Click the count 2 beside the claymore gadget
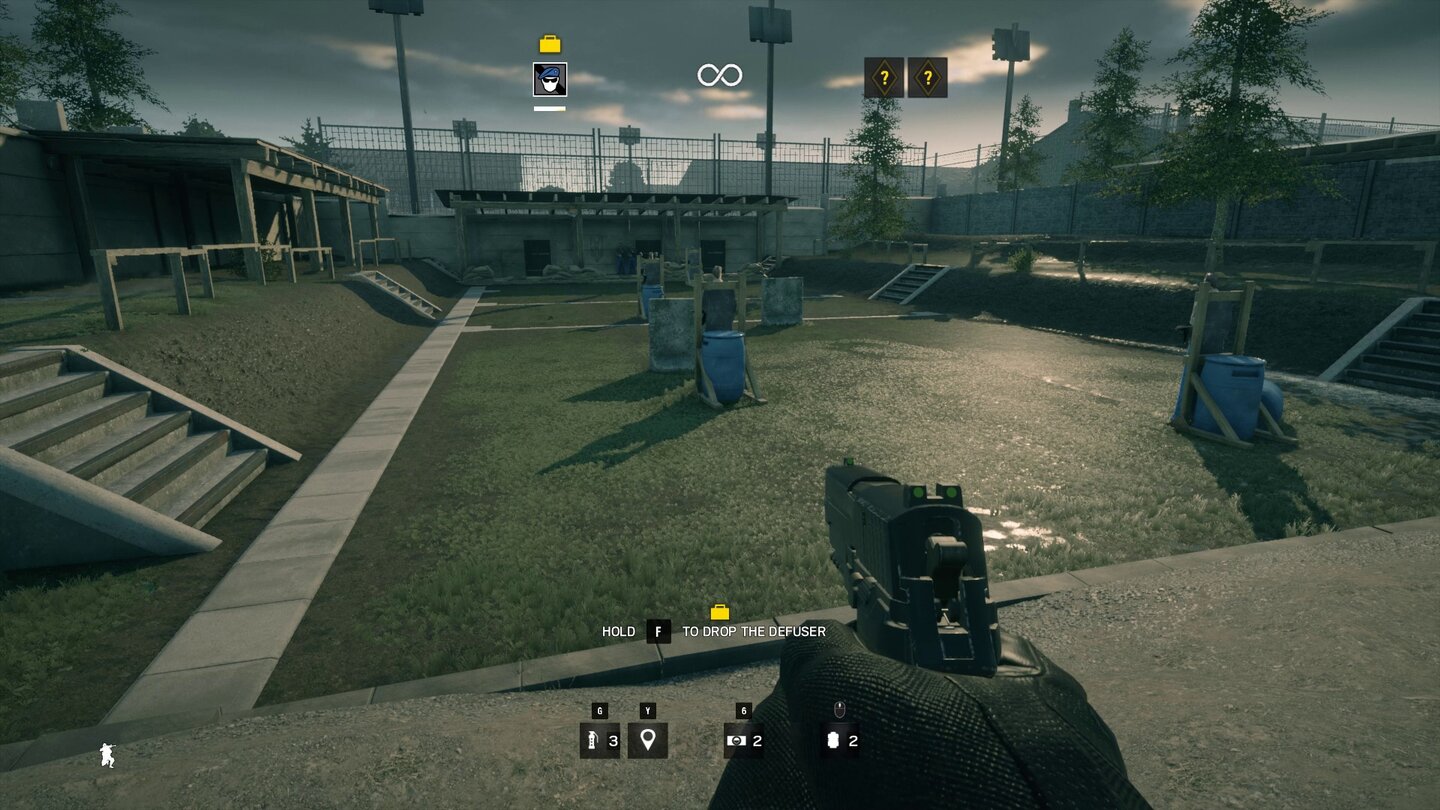Screen dimensions: 1440x810 point(757,743)
